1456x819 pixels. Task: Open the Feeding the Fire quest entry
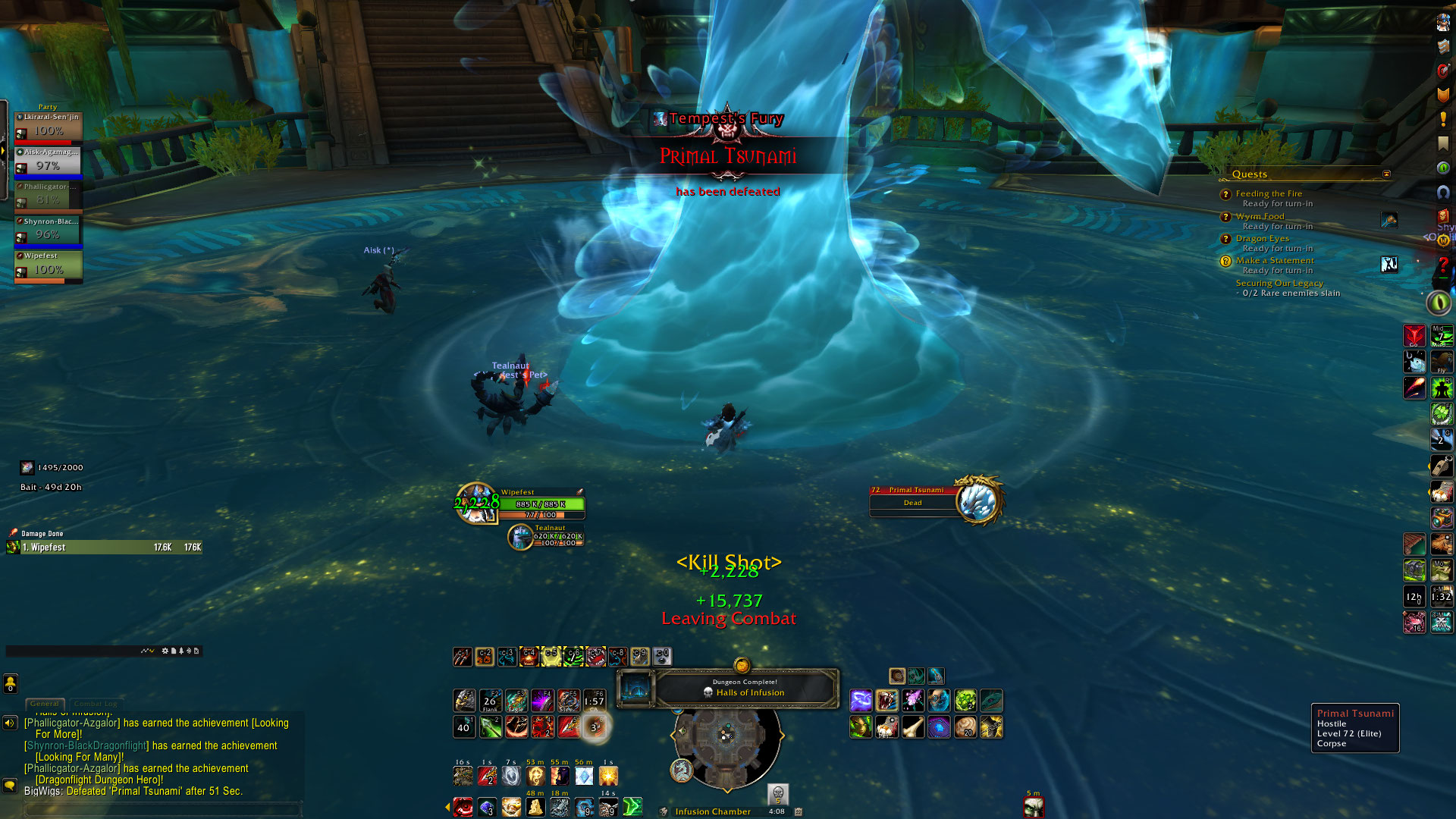(x=1269, y=193)
